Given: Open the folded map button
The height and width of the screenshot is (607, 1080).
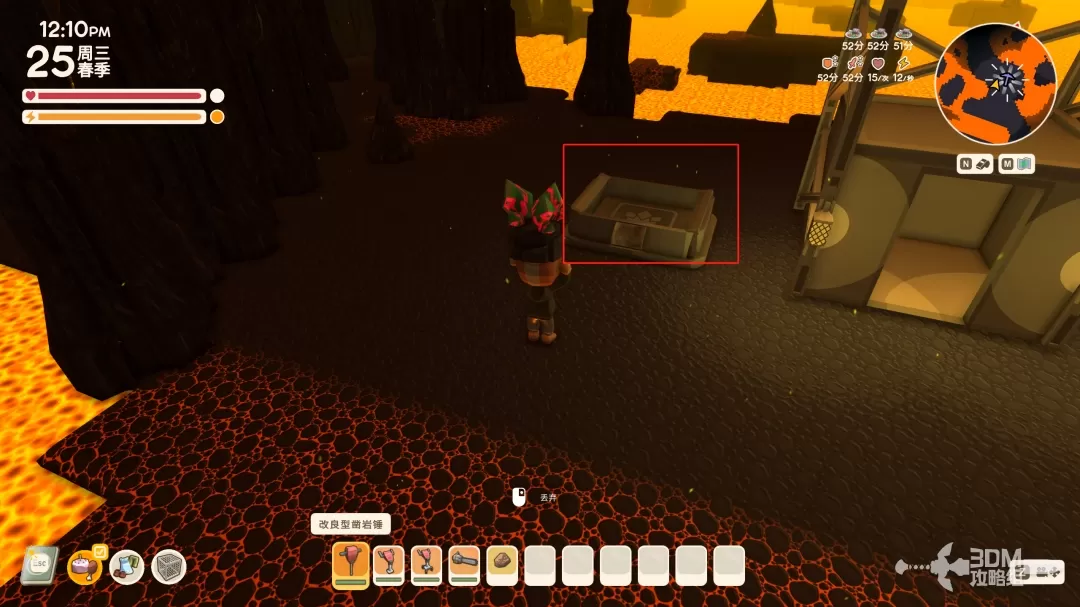Looking at the screenshot, I should [x=1017, y=164].
